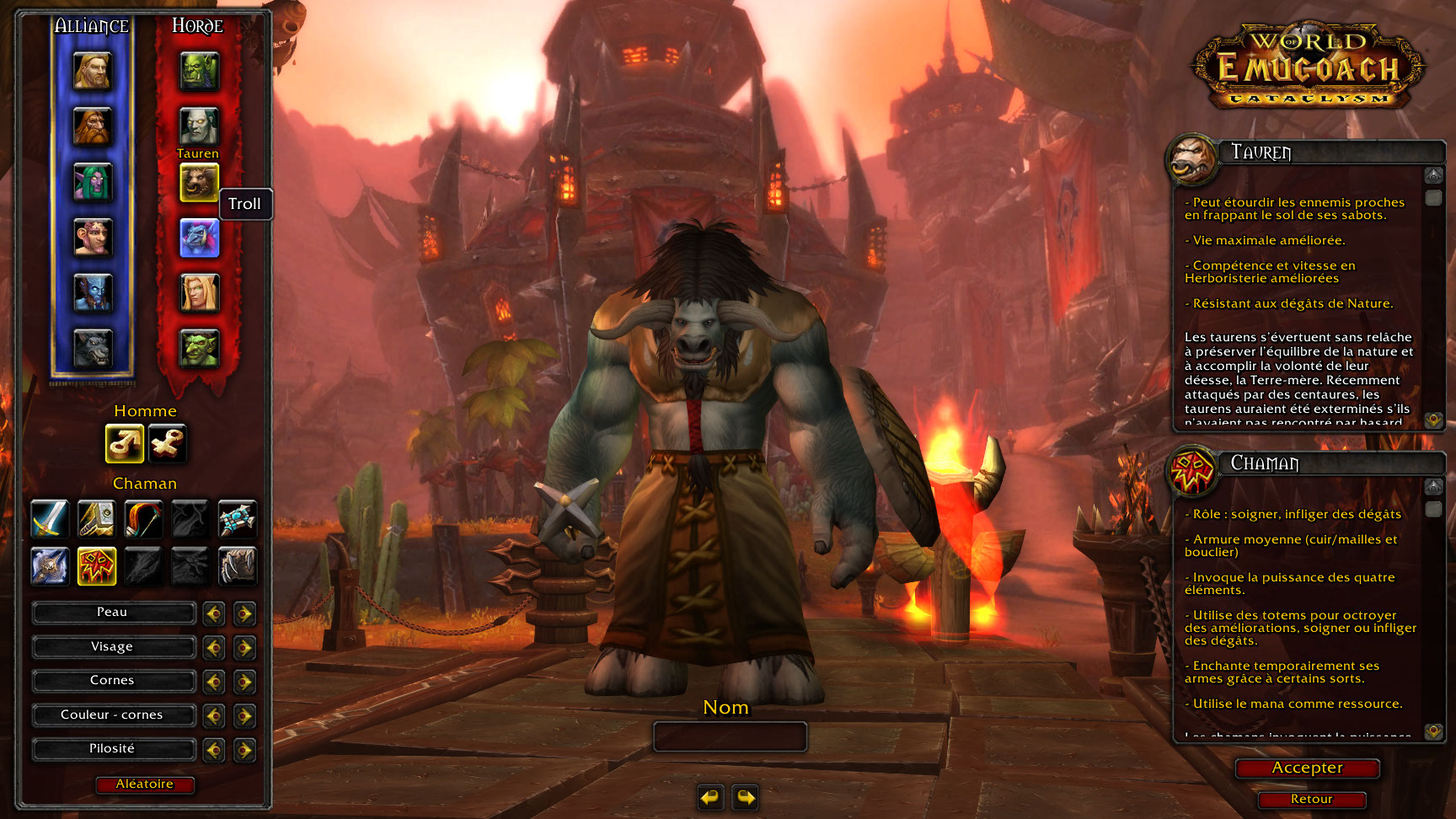Choose the Night Elf race portrait
1456x819 pixels.
coord(93,182)
